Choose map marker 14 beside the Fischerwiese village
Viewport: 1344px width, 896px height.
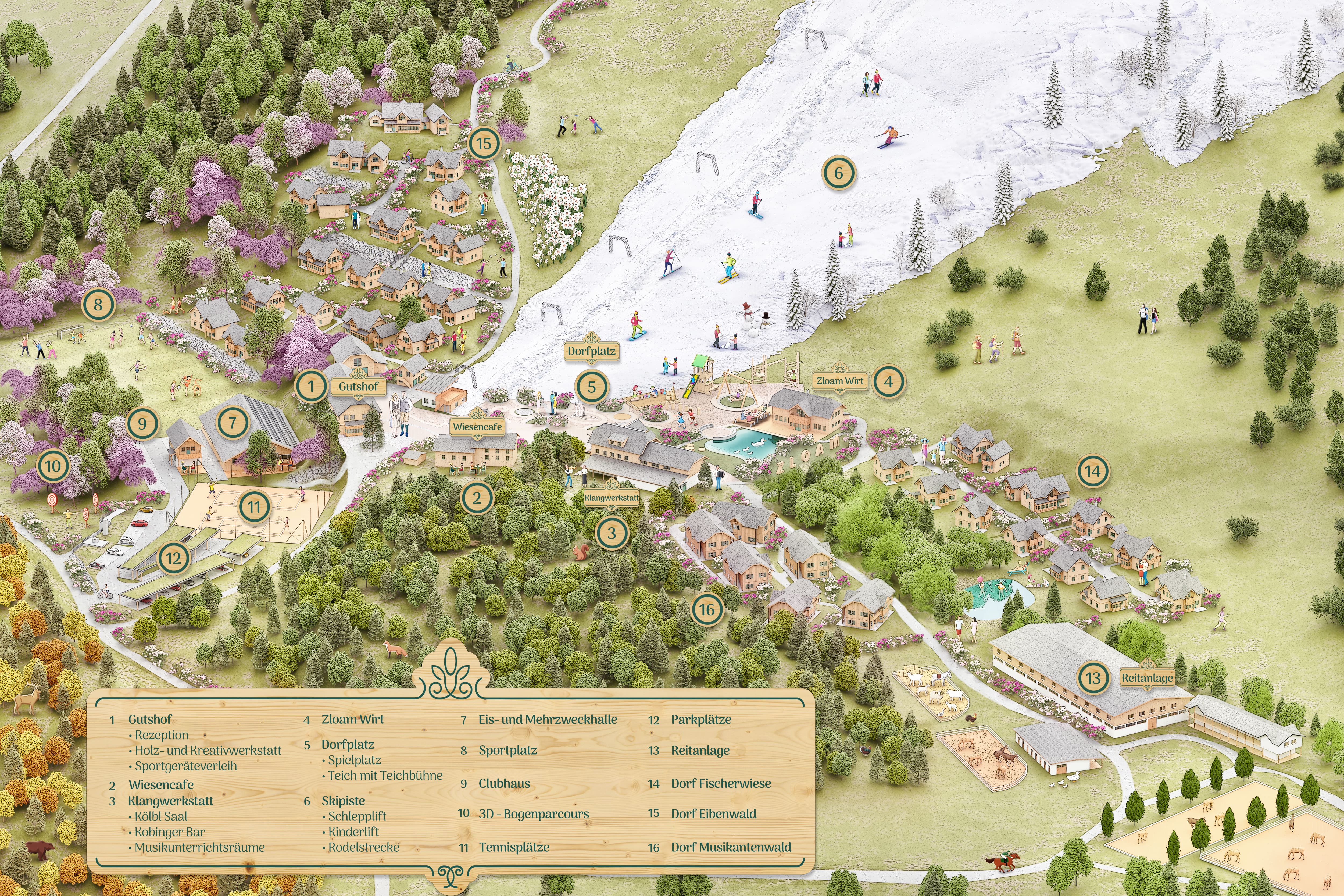point(1093,472)
